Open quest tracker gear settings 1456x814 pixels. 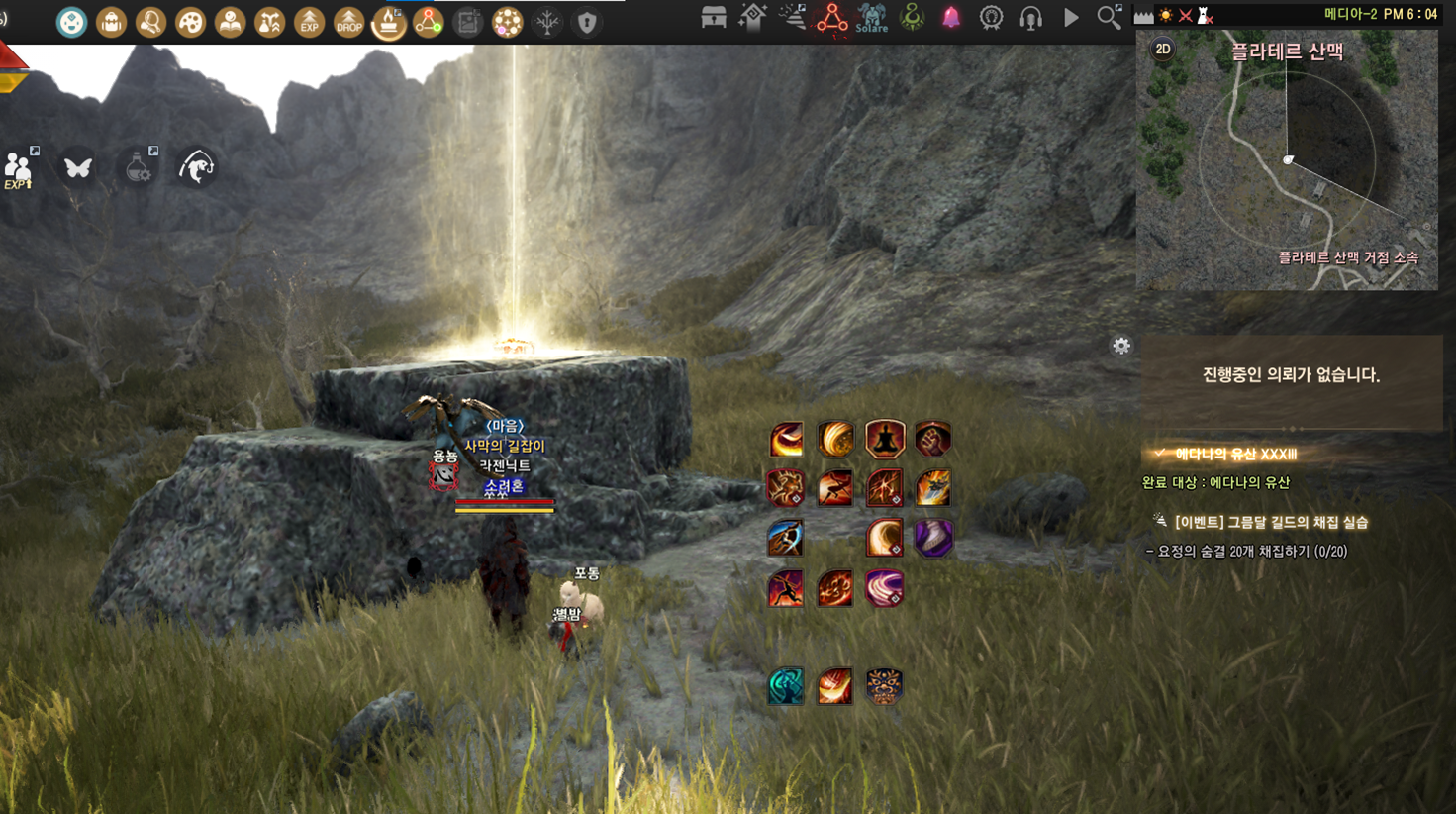pyautogui.click(x=1120, y=346)
